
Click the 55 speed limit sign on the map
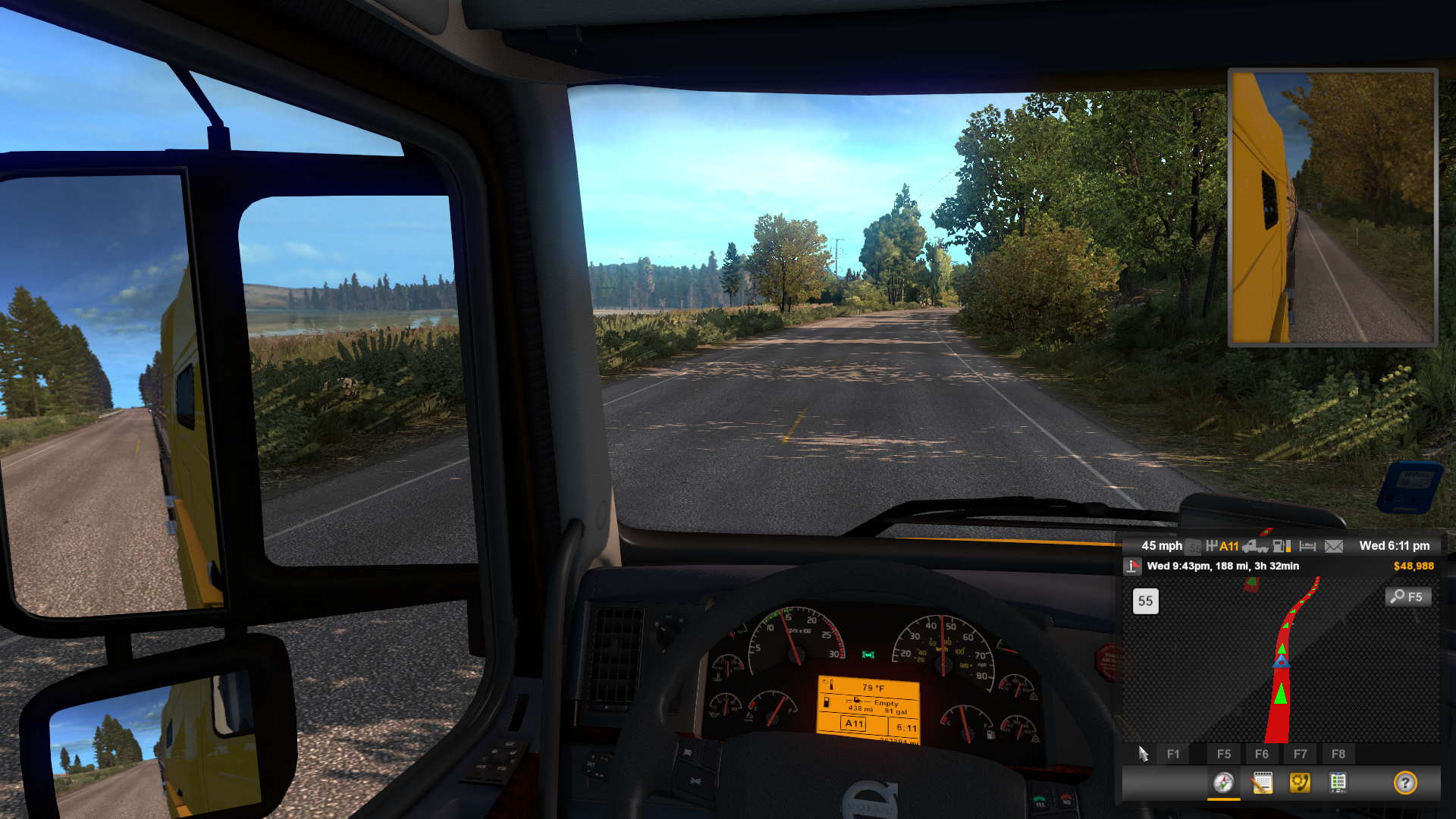click(1144, 601)
